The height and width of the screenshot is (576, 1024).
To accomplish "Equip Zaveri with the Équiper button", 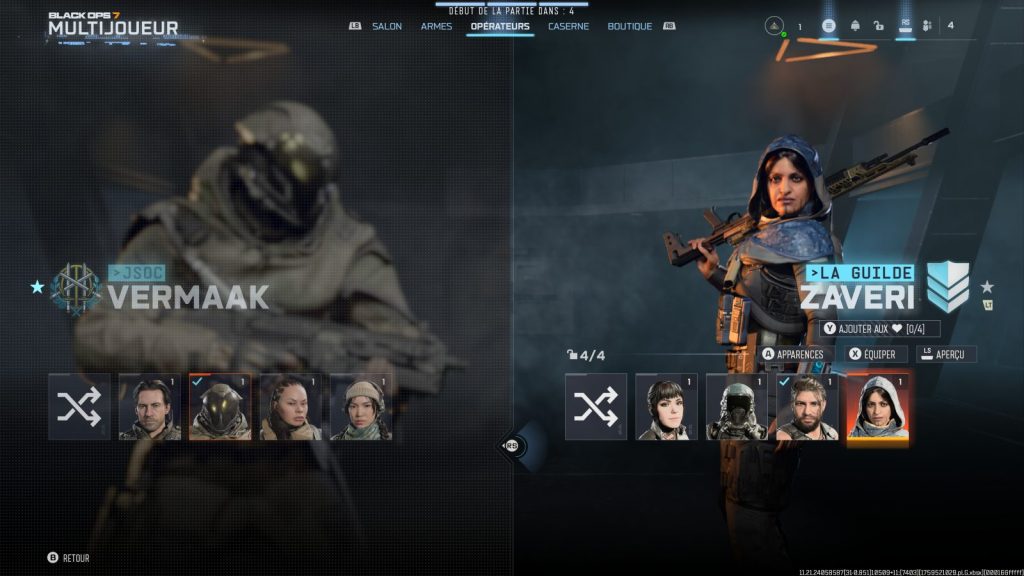I will click(x=877, y=354).
